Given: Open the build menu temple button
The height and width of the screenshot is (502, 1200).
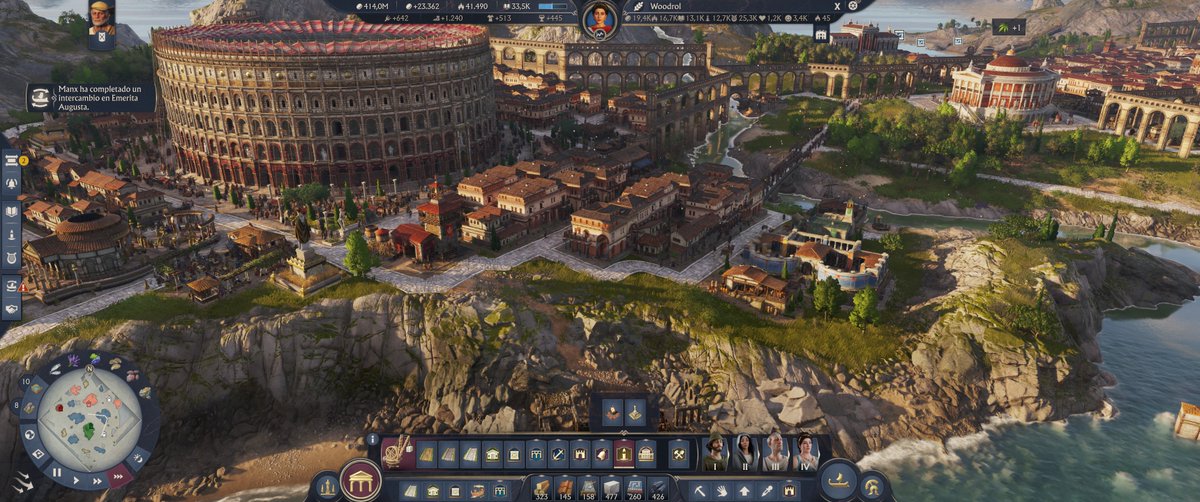Looking at the screenshot, I should [x=359, y=481].
